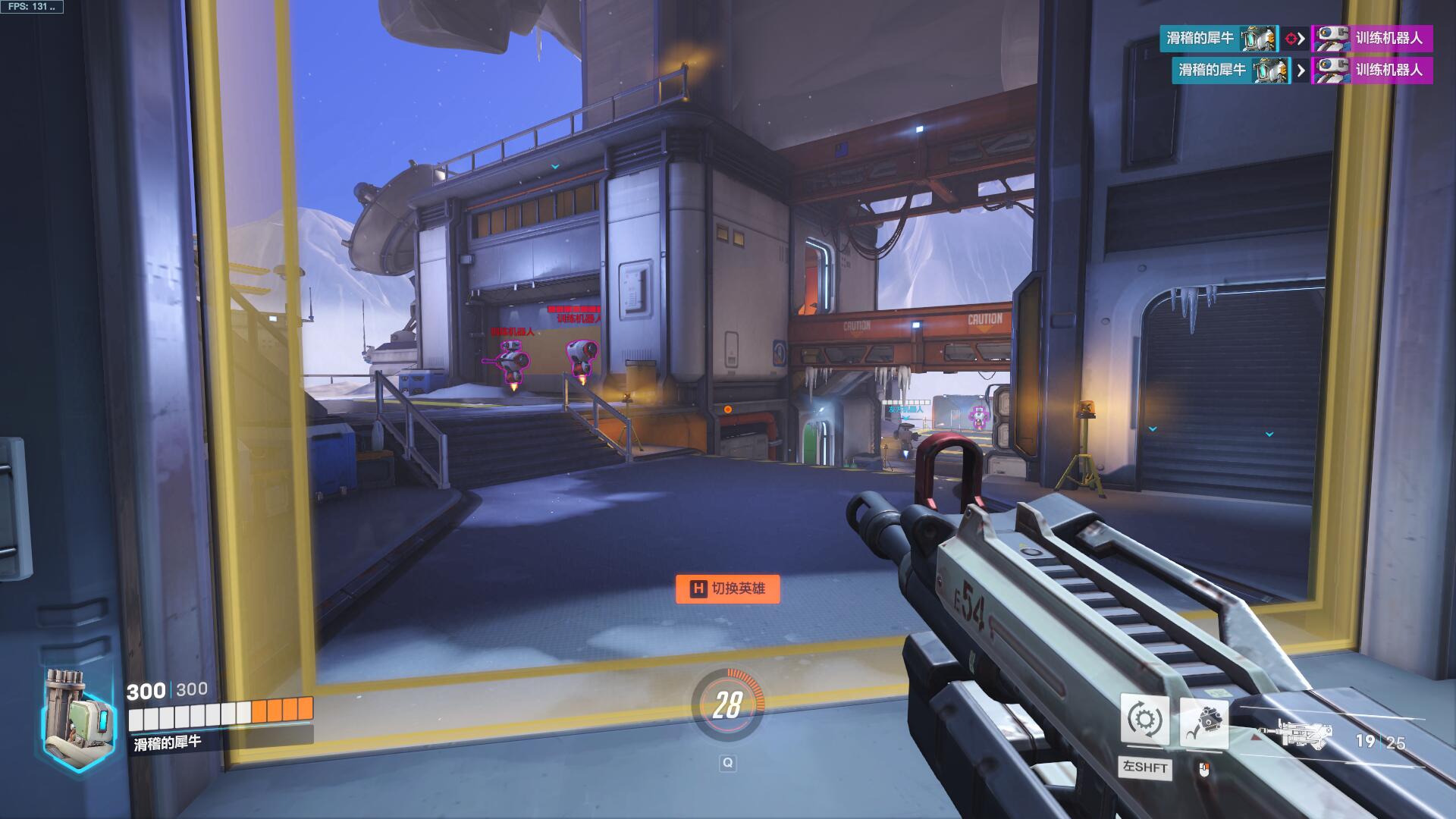Screen dimensions: 1456x819
Task: Select the lower kill feed entry
Action: pos(1301,70)
